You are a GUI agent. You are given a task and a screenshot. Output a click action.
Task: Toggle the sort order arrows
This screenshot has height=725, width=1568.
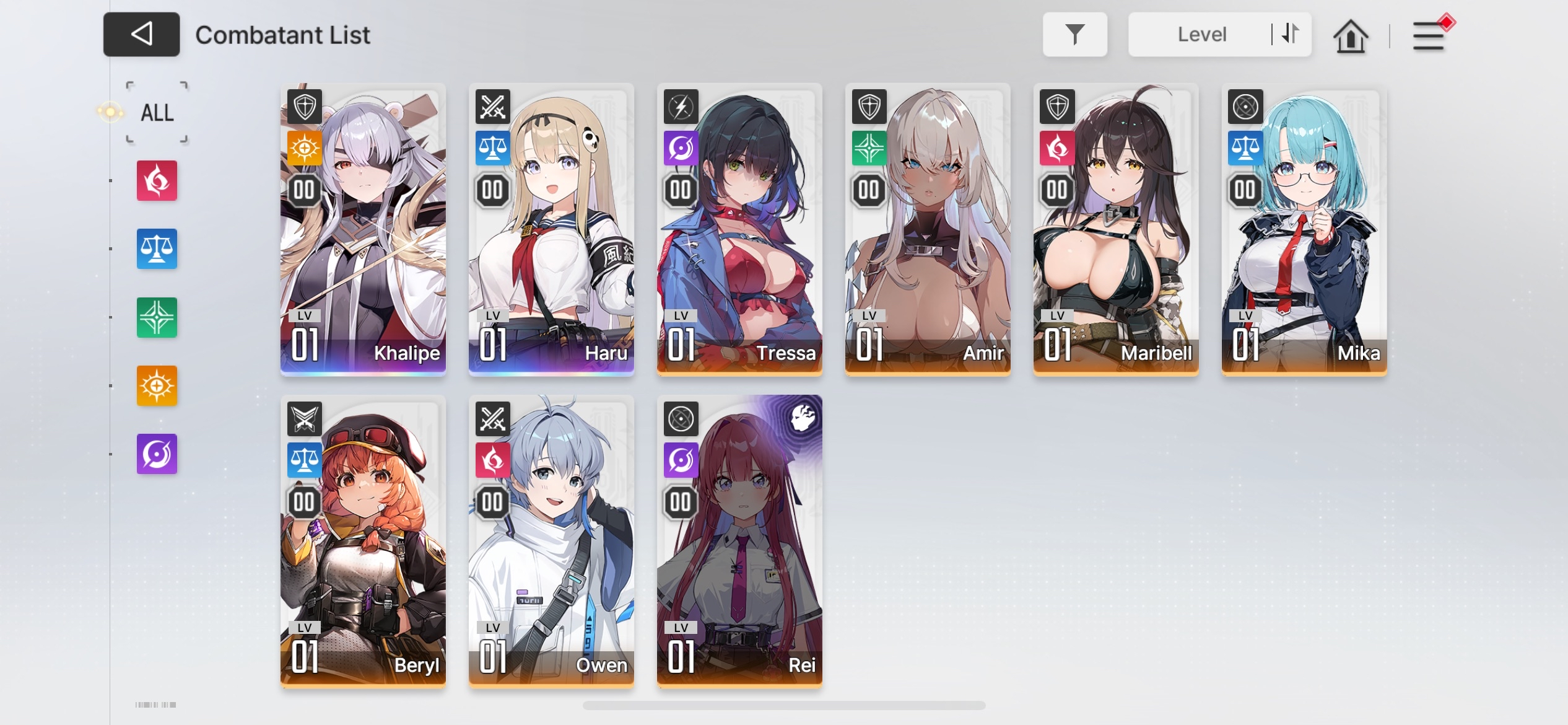[x=1290, y=34]
